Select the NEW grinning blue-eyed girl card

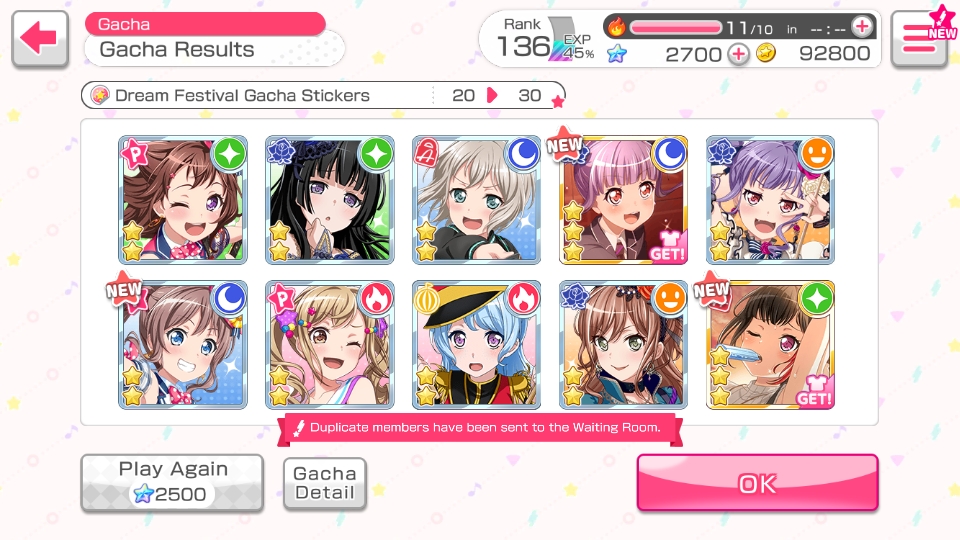click(183, 345)
